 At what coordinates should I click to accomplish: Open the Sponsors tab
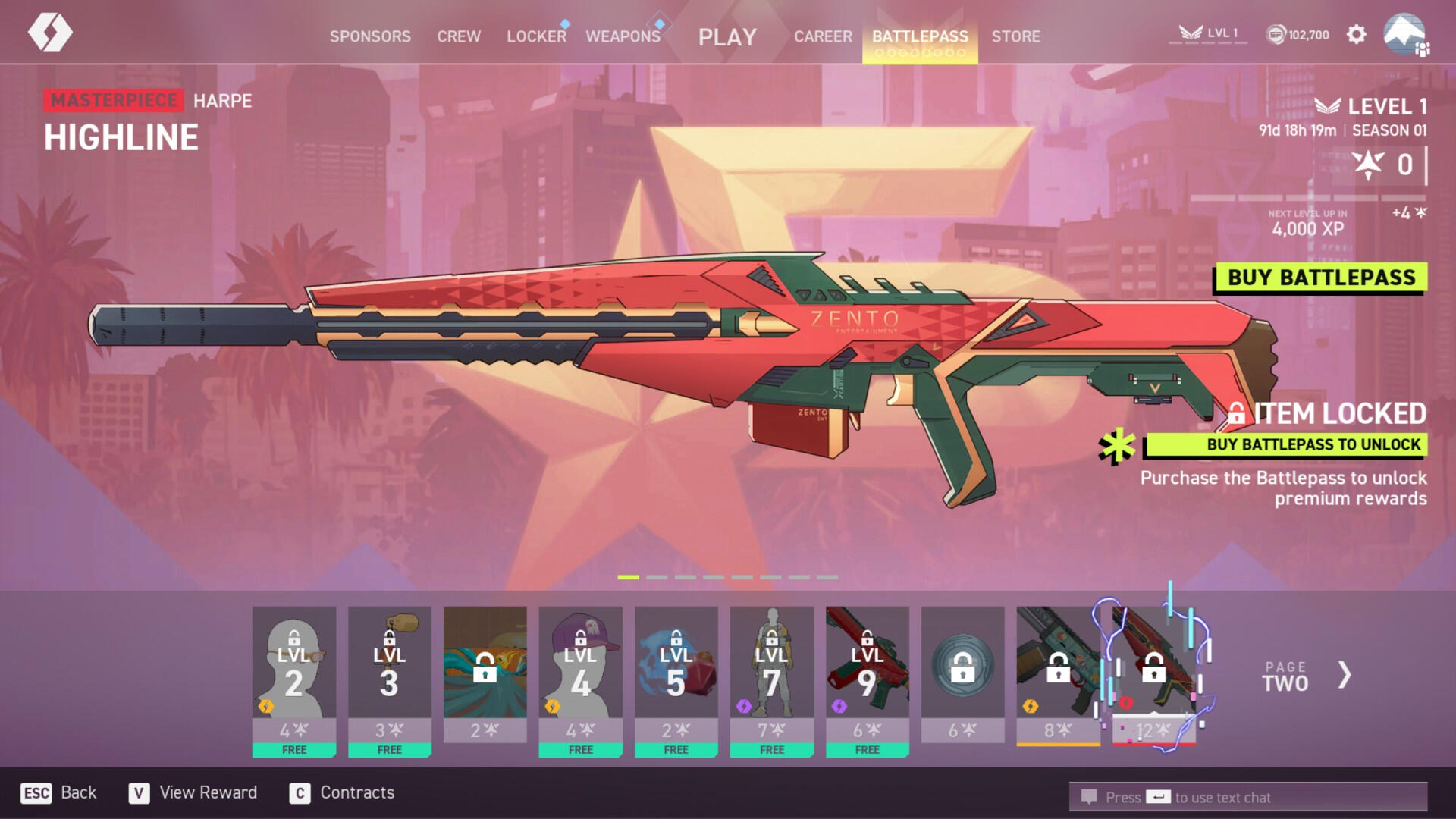click(370, 36)
